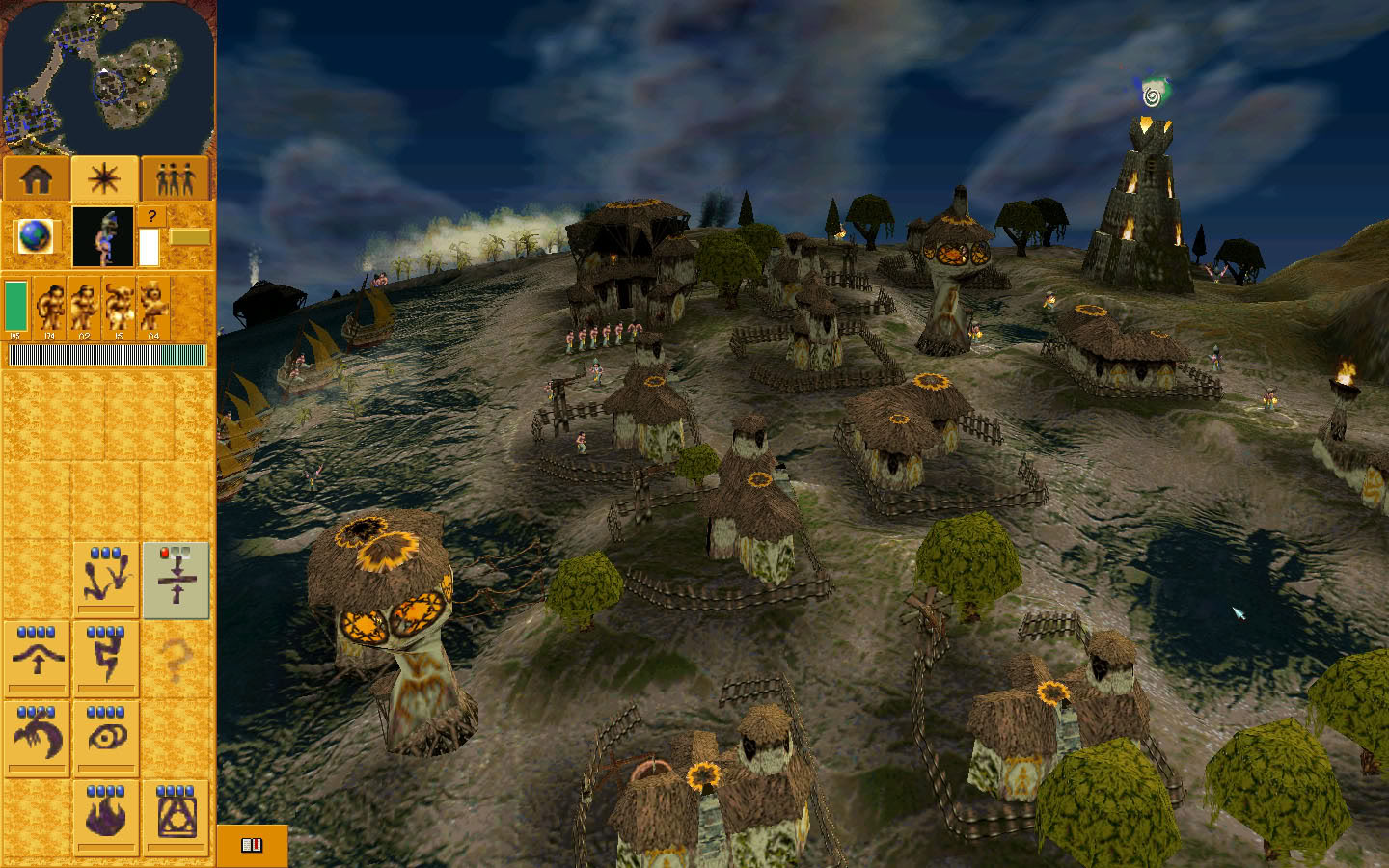
Task: Switch to the buildings hut tab
Action: click(35, 176)
